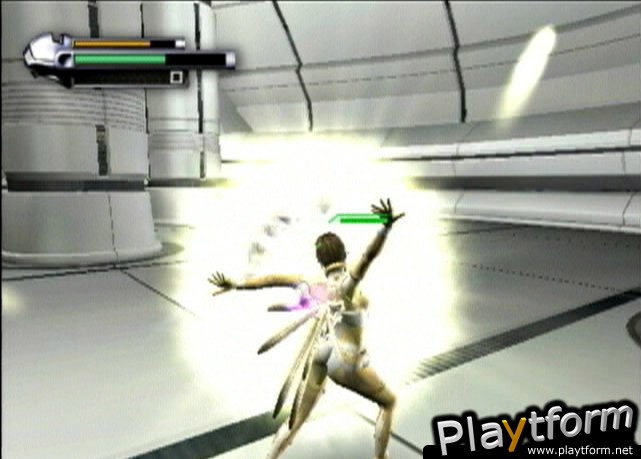Open the Playtform.net watermark link
Screen dimensions: 641x459
535,432
